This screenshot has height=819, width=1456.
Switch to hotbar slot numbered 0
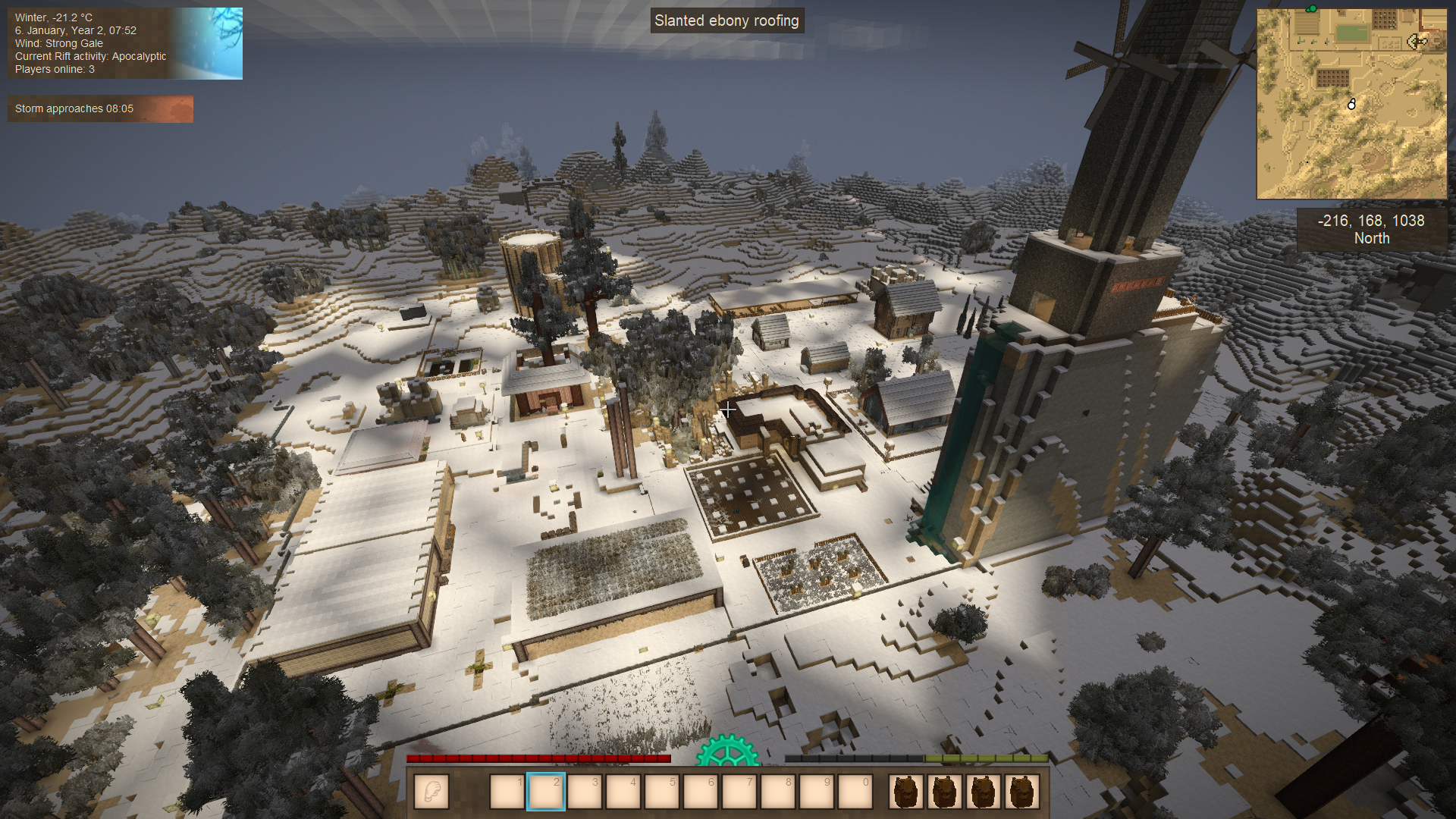click(855, 792)
